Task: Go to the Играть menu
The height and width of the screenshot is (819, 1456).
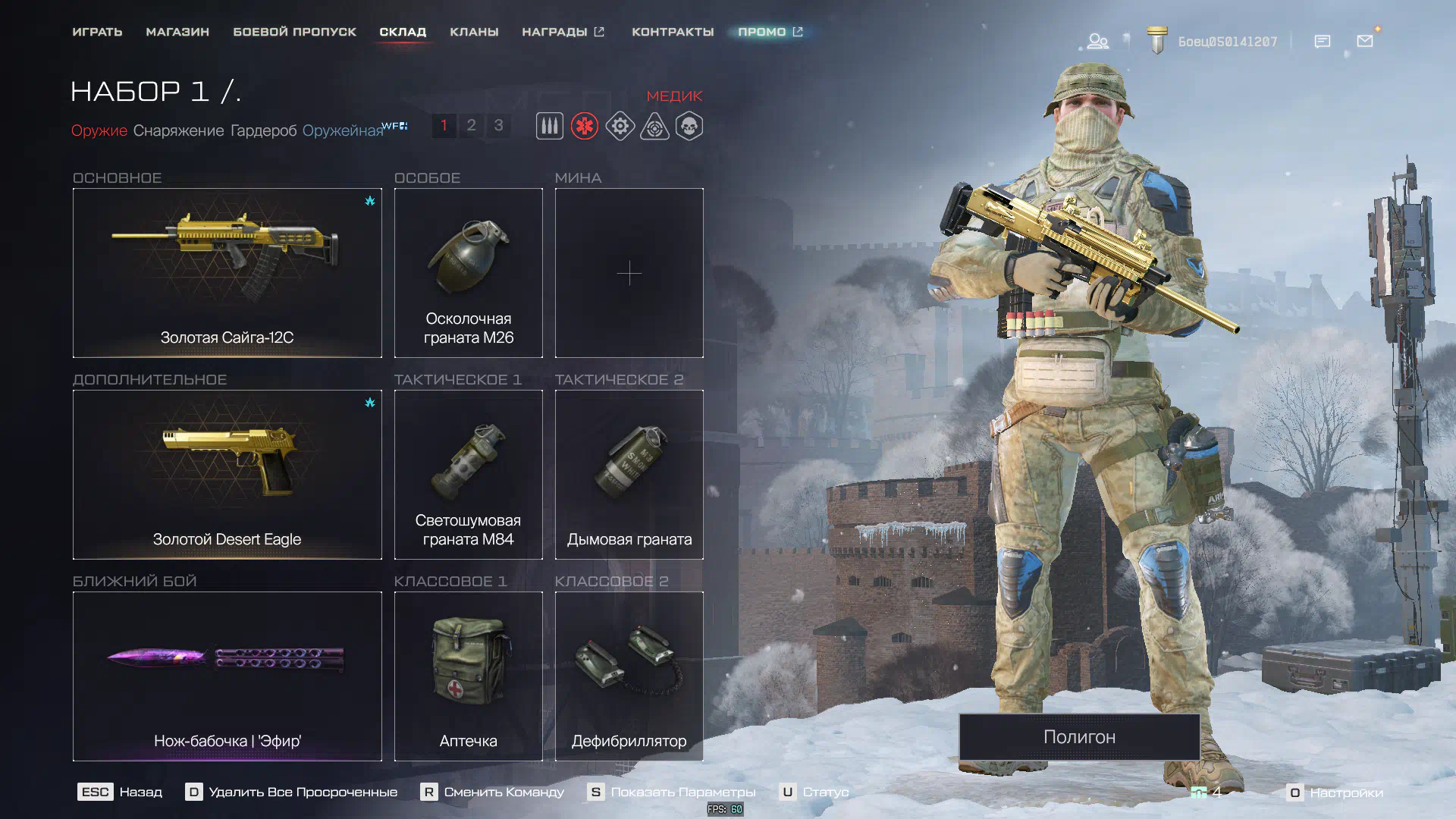Action: point(97,32)
